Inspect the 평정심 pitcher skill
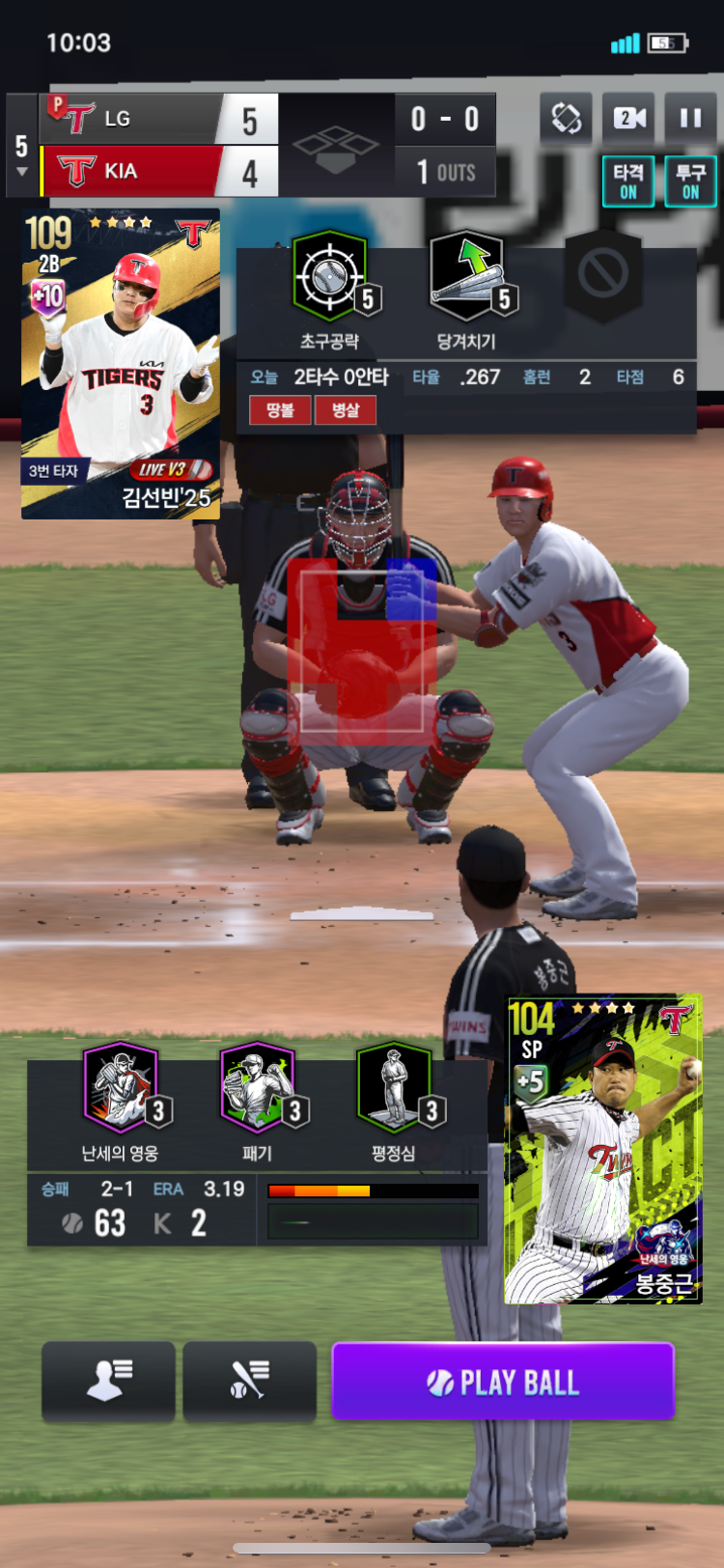724x1568 pixels. 394,1088
